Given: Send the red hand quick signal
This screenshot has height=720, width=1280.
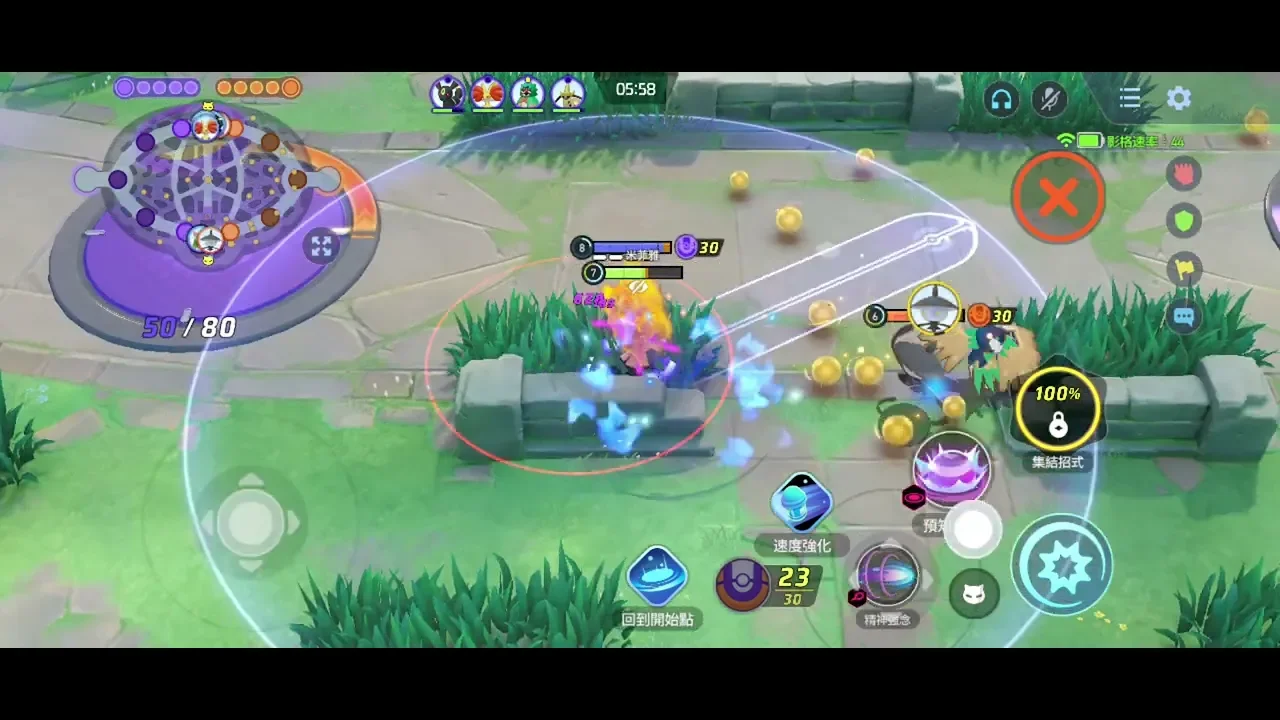Looking at the screenshot, I should click(x=1185, y=173).
